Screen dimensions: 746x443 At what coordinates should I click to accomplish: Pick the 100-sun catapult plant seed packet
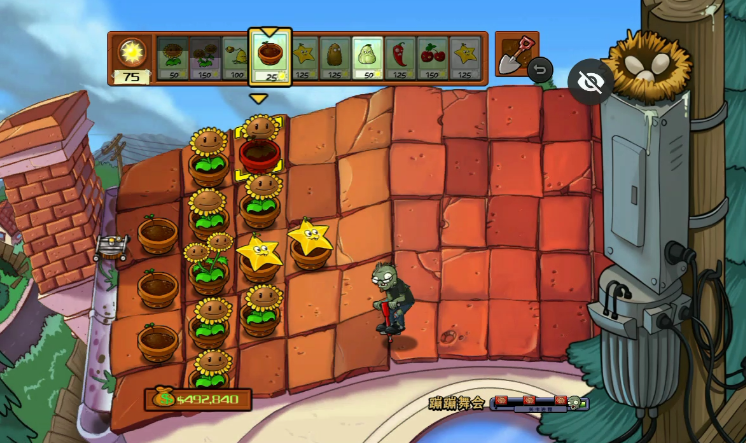(235, 58)
